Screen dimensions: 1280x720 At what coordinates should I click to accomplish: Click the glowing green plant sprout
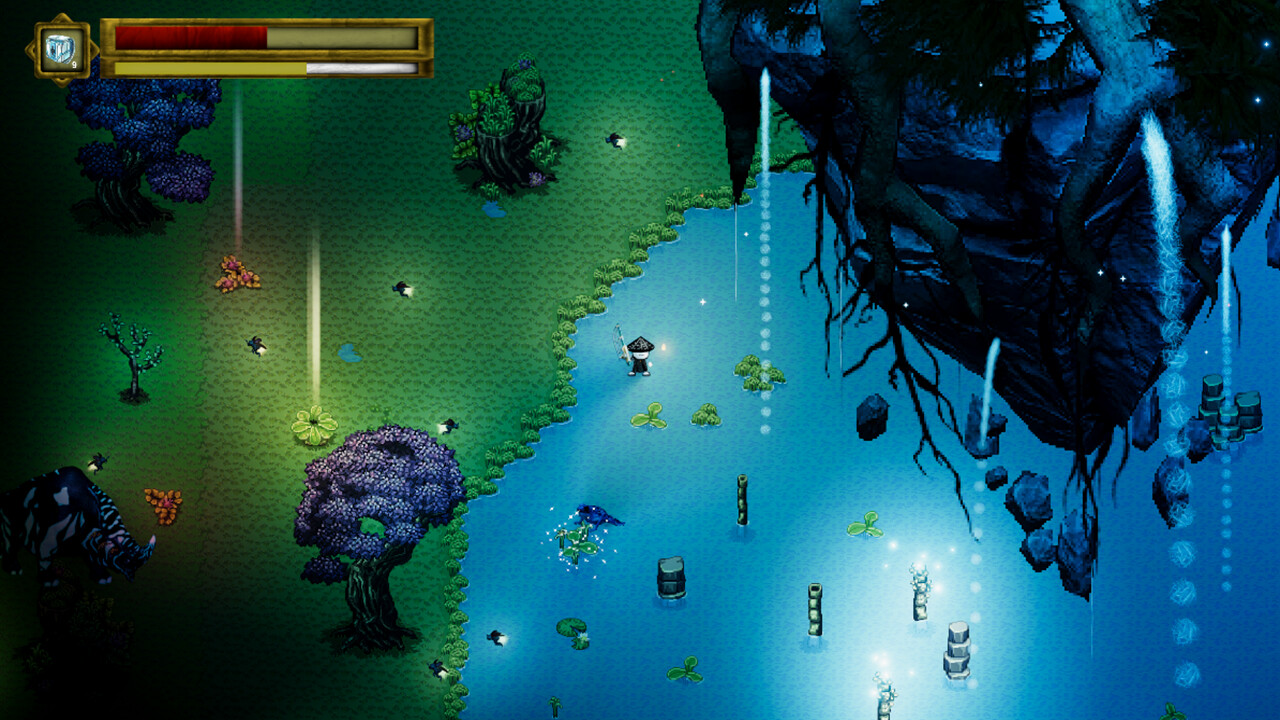pyautogui.click(x=313, y=425)
